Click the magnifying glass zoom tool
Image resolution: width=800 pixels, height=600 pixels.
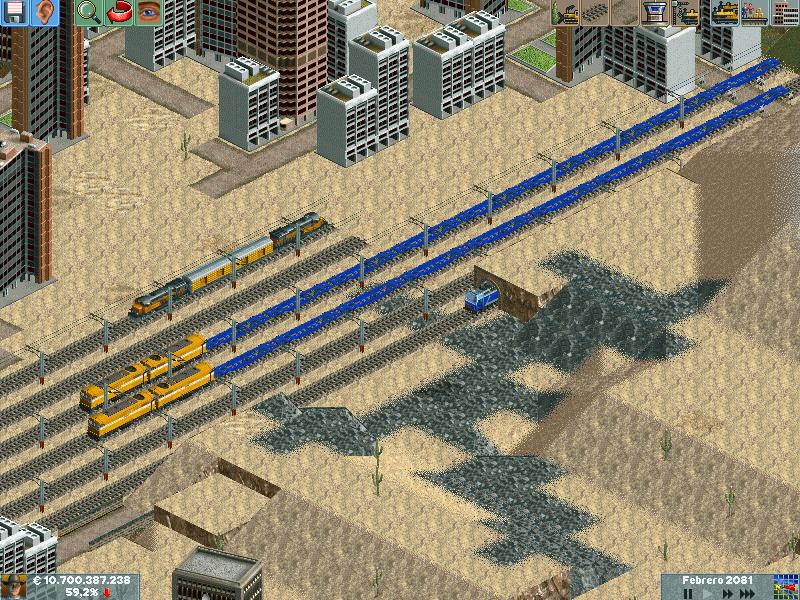point(90,13)
